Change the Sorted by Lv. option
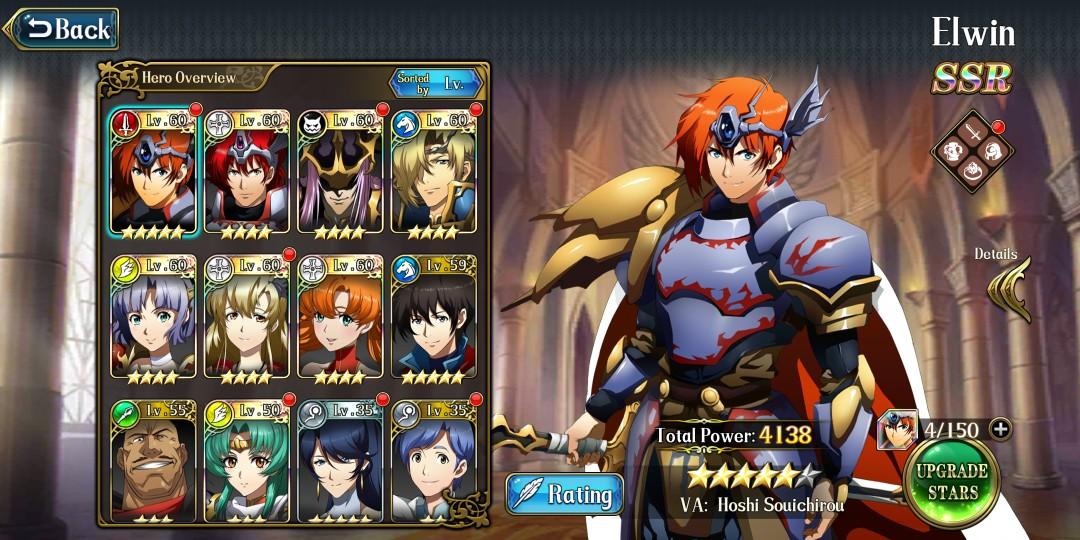 [436, 82]
